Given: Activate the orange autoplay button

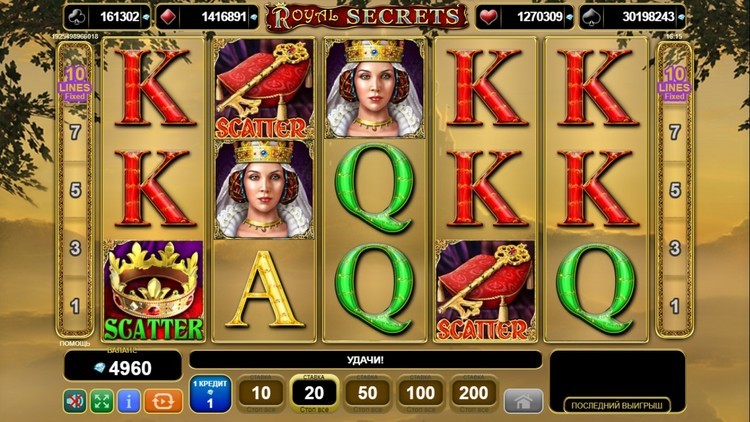Looking at the screenshot, I should click(x=163, y=401).
